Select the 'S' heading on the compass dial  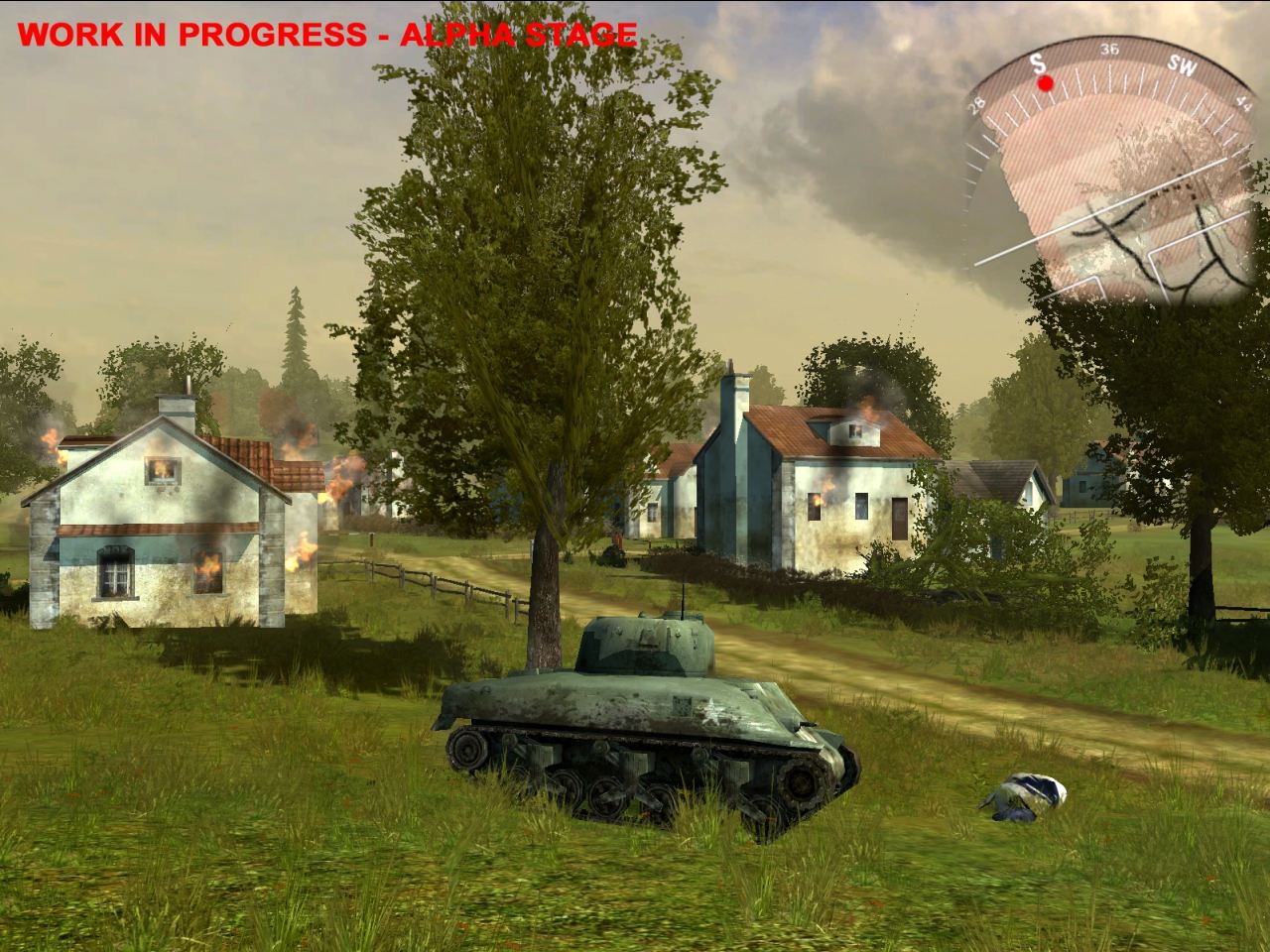[1038, 64]
